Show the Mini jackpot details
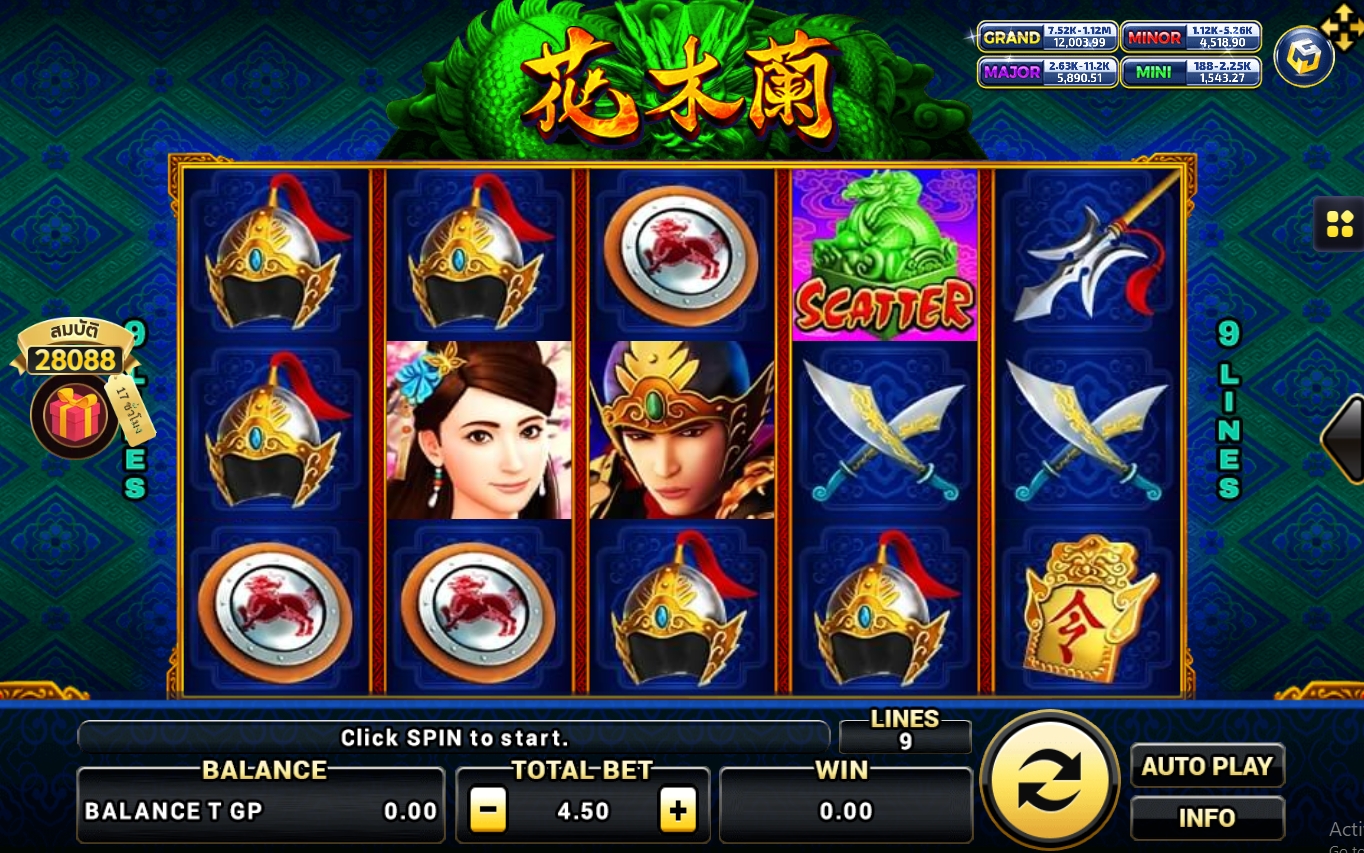Screen dimensions: 1364x853 point(1190,72)
